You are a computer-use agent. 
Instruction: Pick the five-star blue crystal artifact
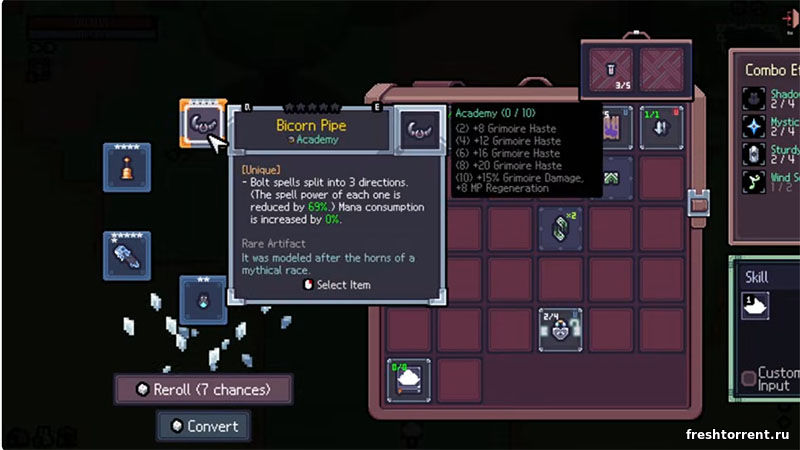127,255
